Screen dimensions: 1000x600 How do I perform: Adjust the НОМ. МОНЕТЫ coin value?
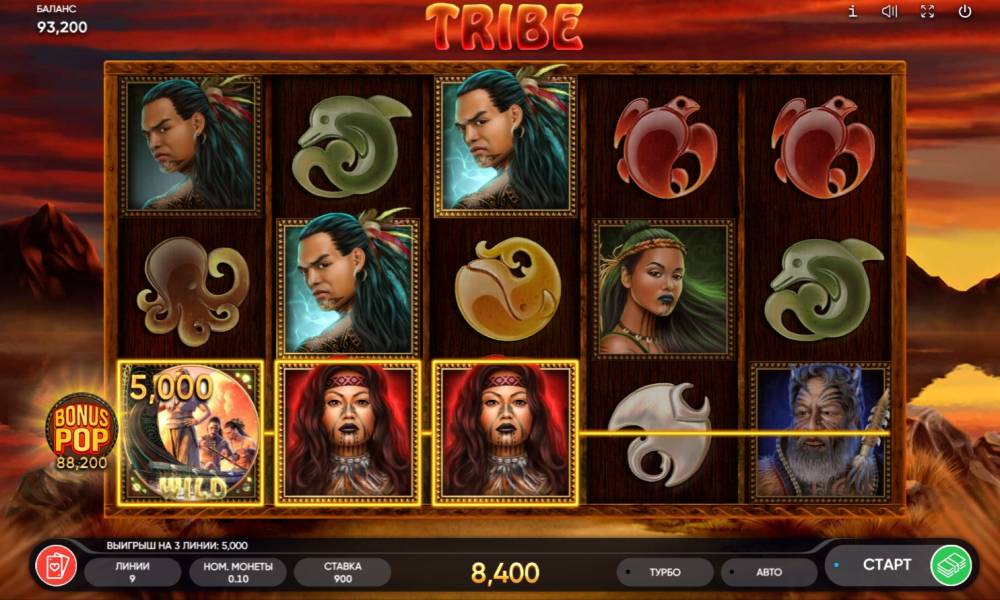point(237,572)
